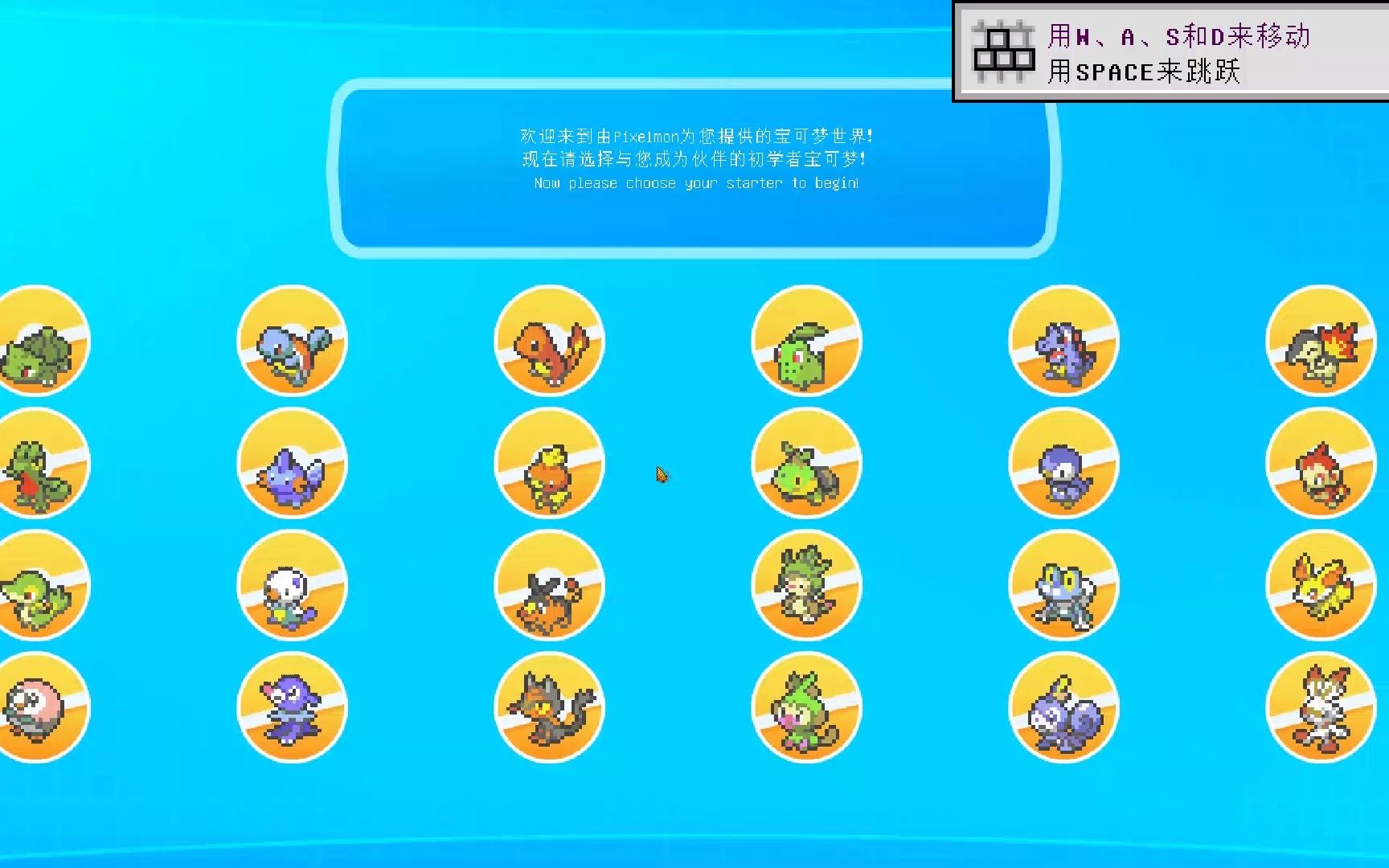Image resolution: width=1389 pixels, height=868 pixels.
Task: Pick Piplup from the second row
Action: point(1063,465)
